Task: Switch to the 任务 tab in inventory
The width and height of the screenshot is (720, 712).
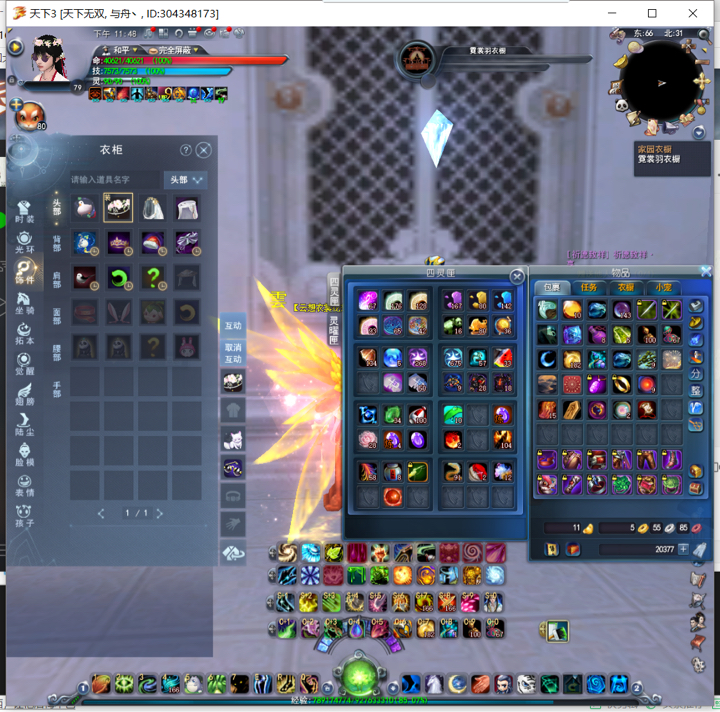Action: pos(589,288)
